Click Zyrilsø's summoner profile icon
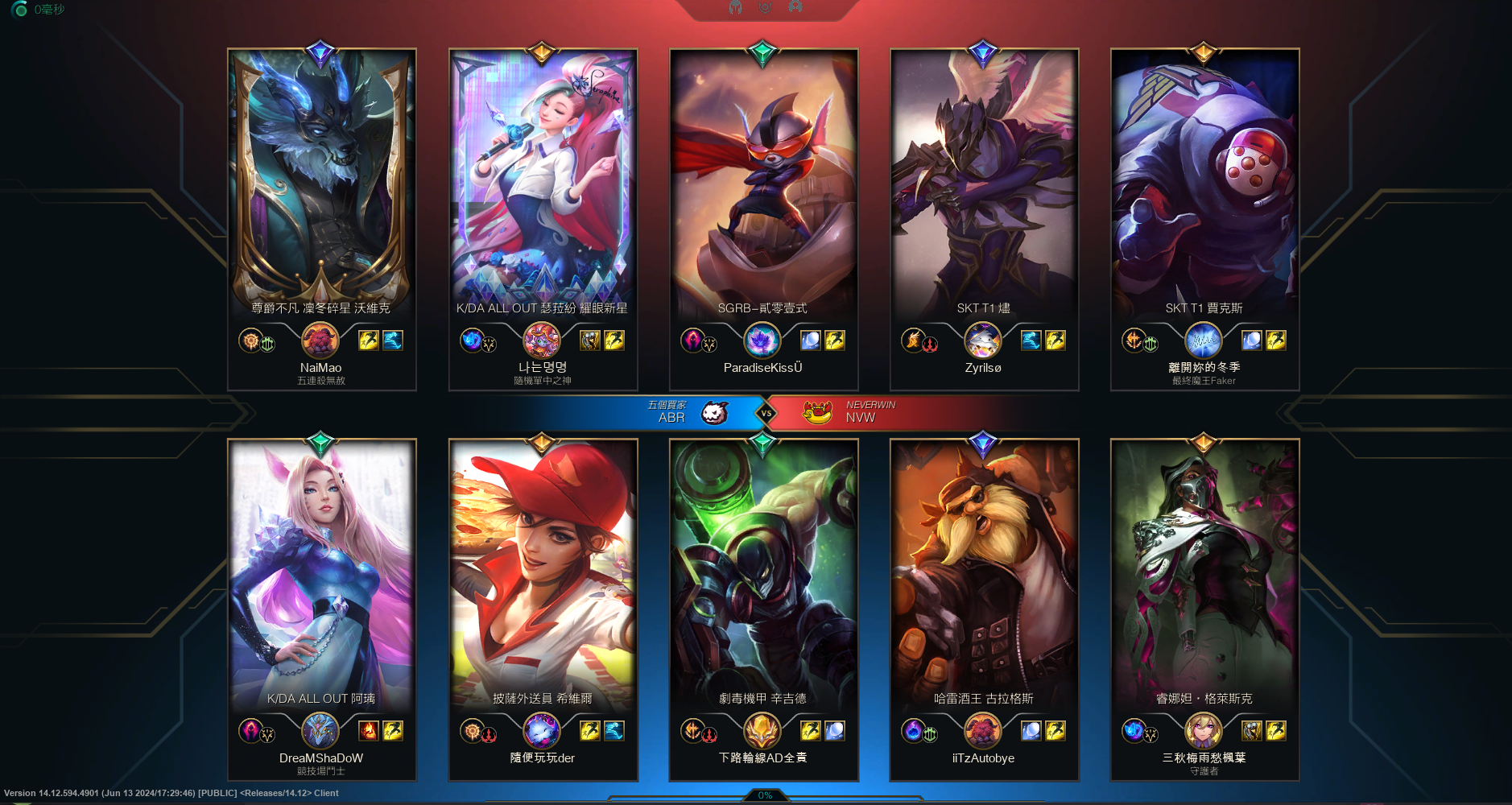1512x805 pixels. pos(983,341)
